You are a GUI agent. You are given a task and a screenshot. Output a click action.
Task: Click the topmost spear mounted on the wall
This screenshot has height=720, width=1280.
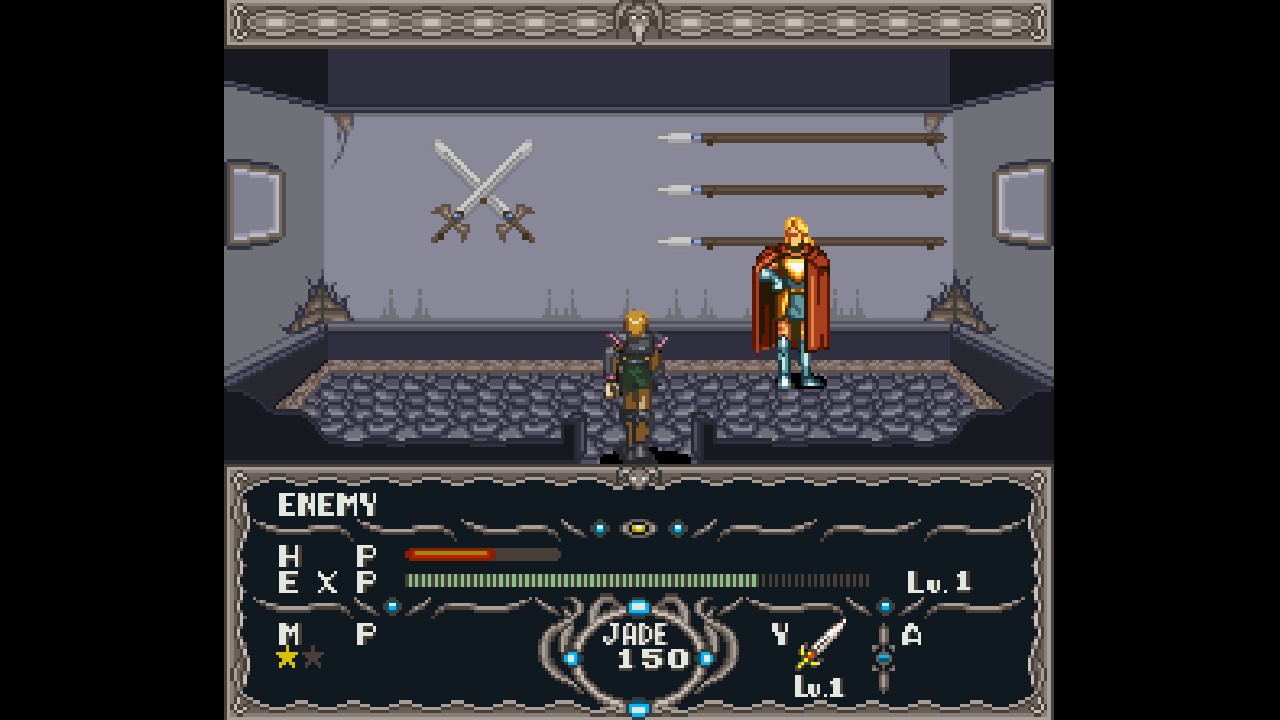point(800,136)
